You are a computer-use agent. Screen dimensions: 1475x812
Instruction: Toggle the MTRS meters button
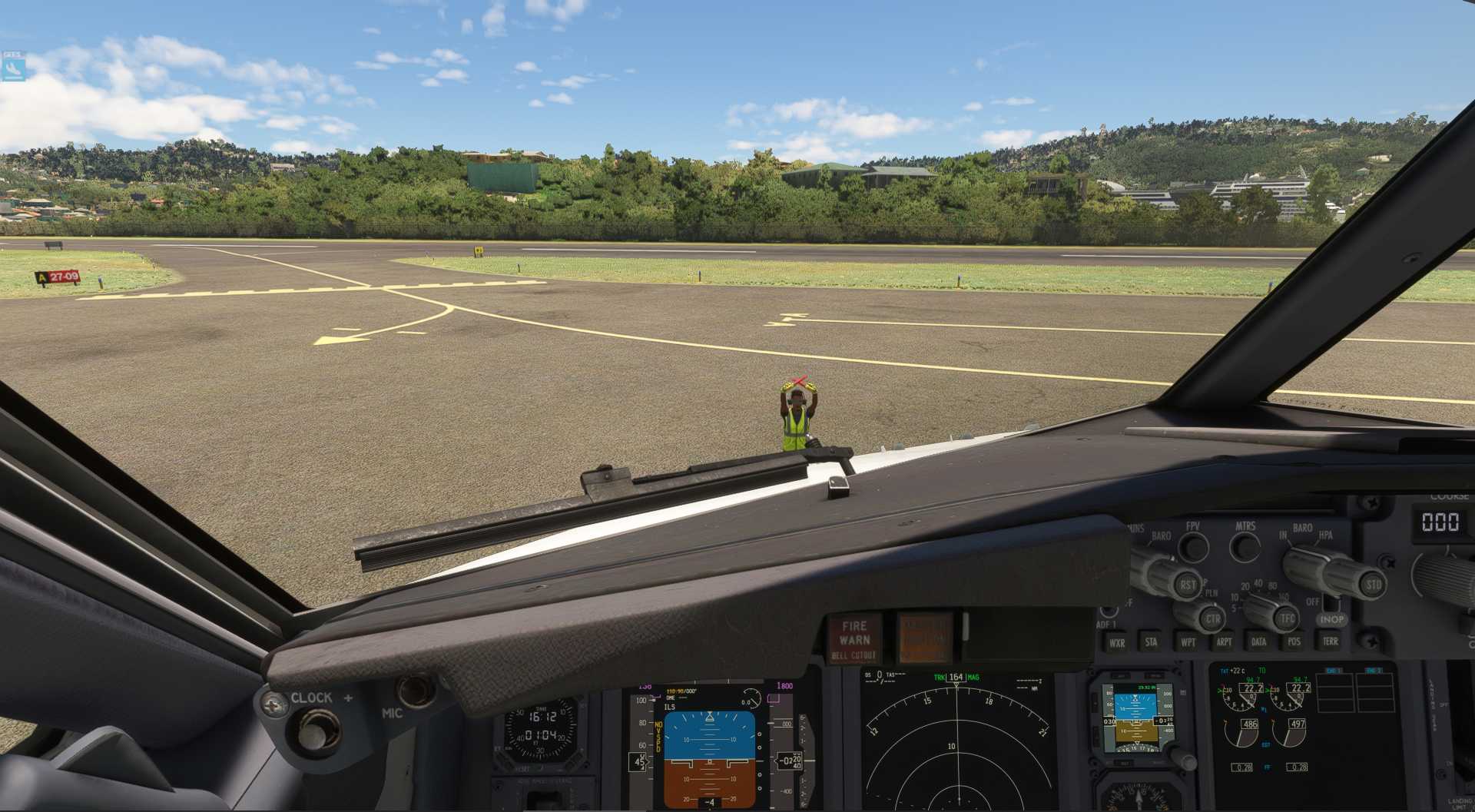1245,548
